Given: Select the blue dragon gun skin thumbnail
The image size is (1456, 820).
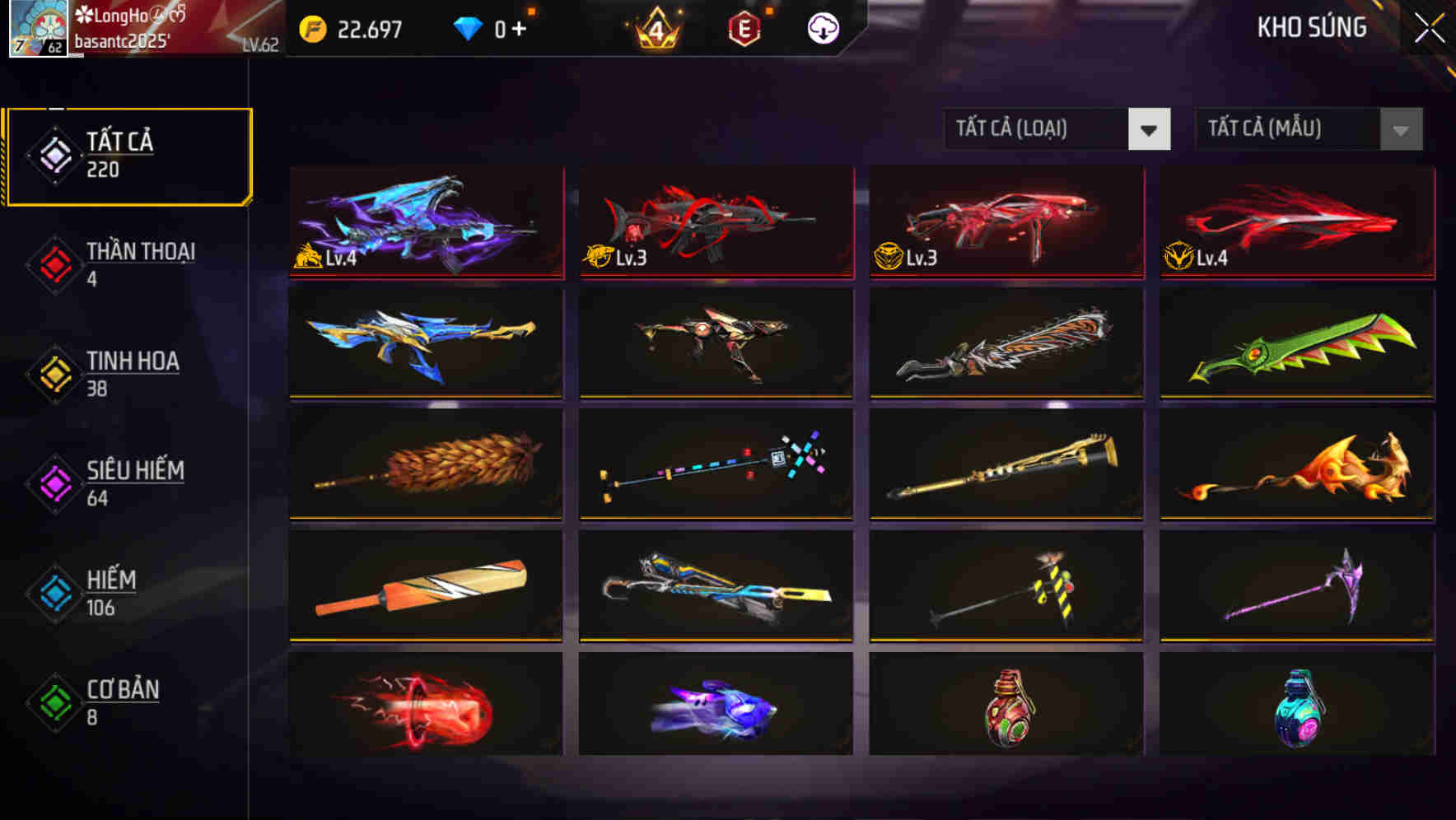Looking at the screenshot, I should [x=425, y=223].
